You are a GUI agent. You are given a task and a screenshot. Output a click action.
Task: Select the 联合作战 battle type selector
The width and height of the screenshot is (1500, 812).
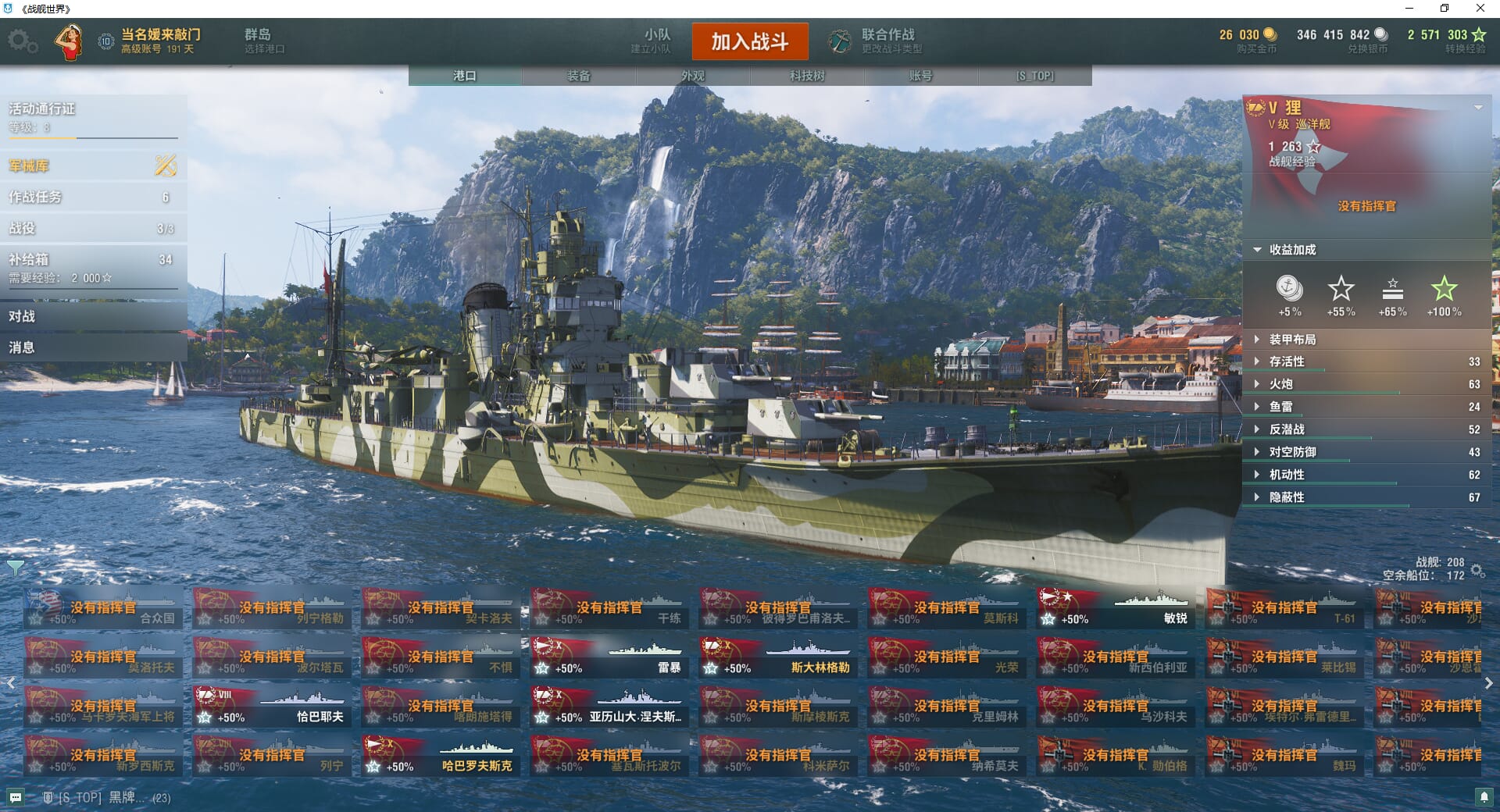(877, 41)
